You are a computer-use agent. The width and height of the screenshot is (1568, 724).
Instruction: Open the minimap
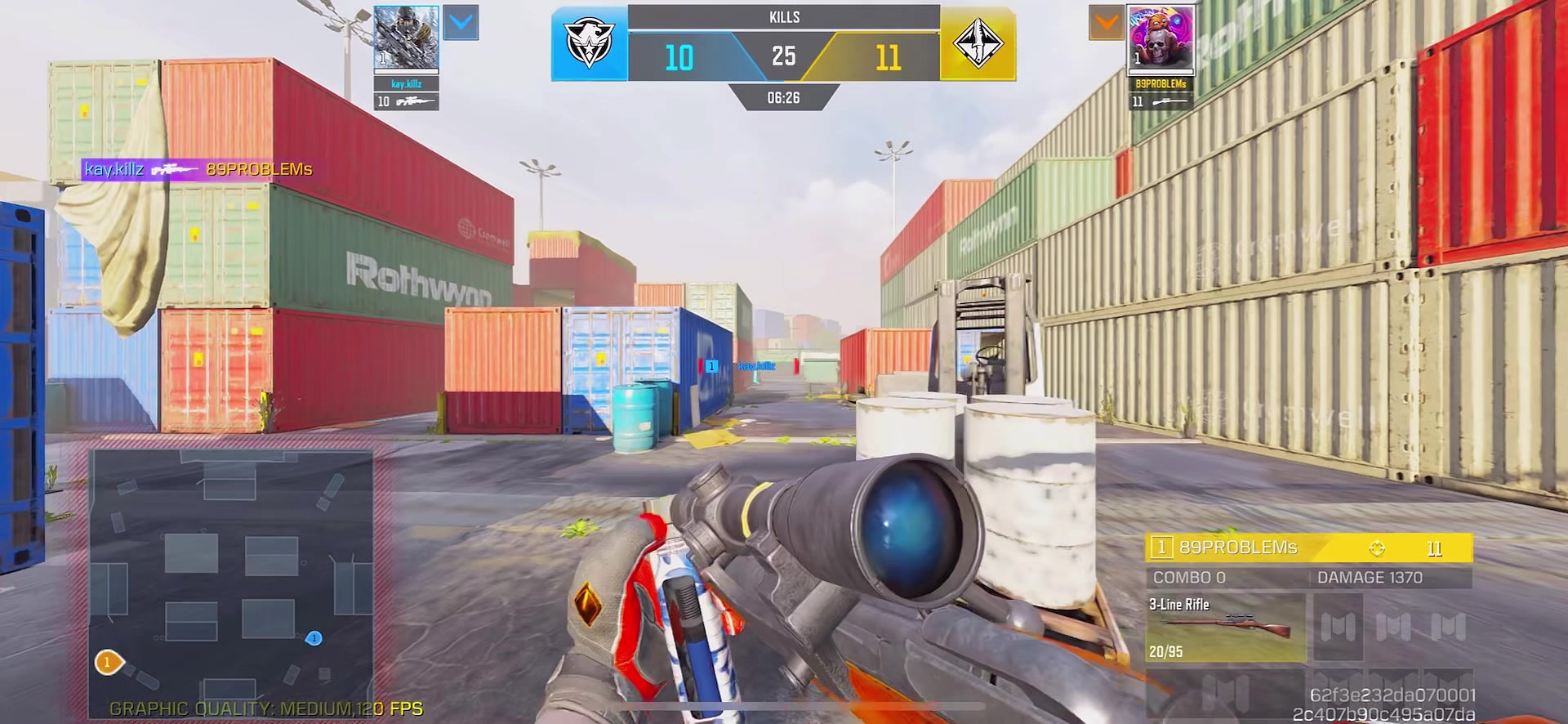point(231,583)
